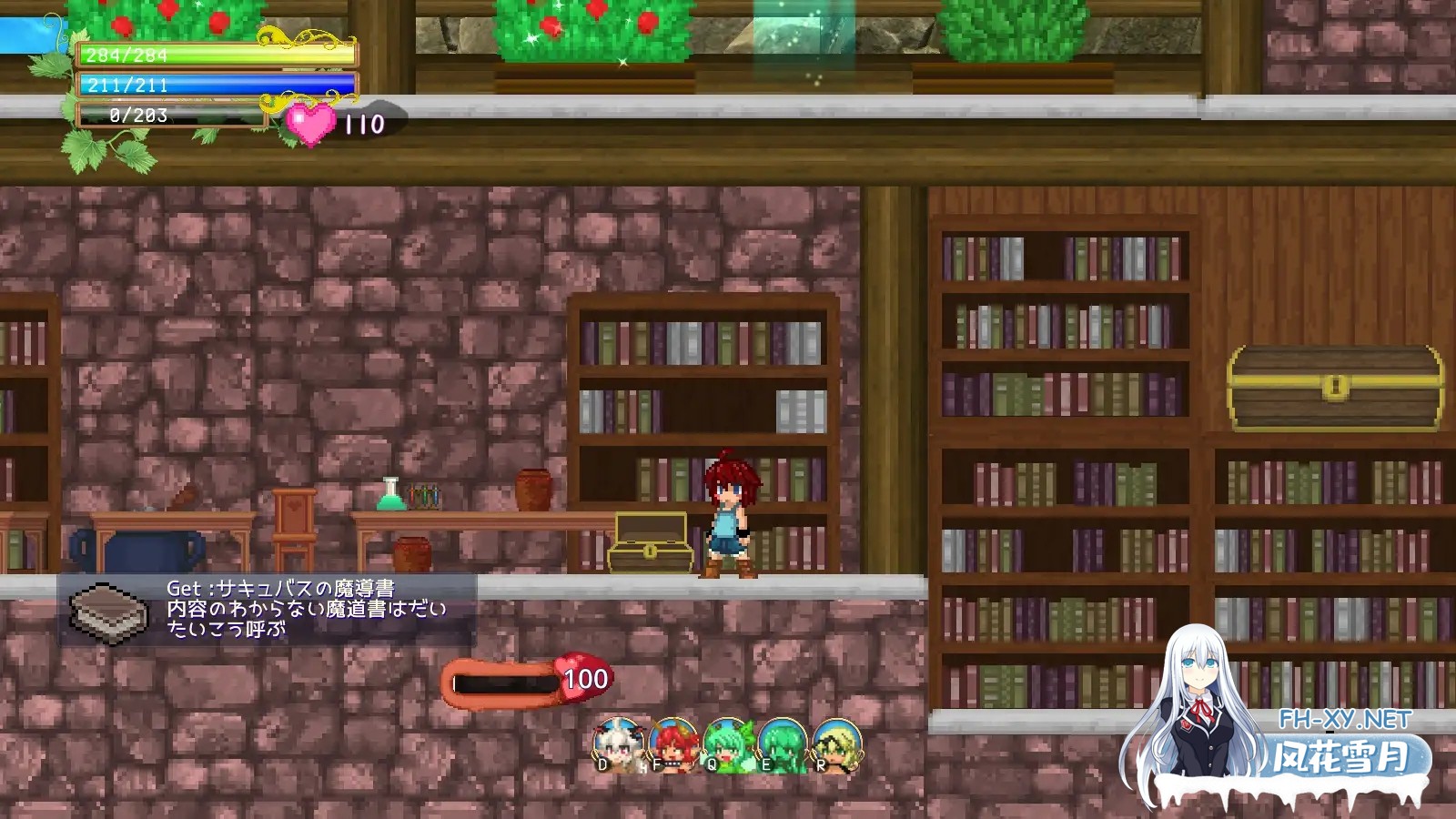Click the red-haired player character
The image size is (1456, 819).
[x=728, y=514]
